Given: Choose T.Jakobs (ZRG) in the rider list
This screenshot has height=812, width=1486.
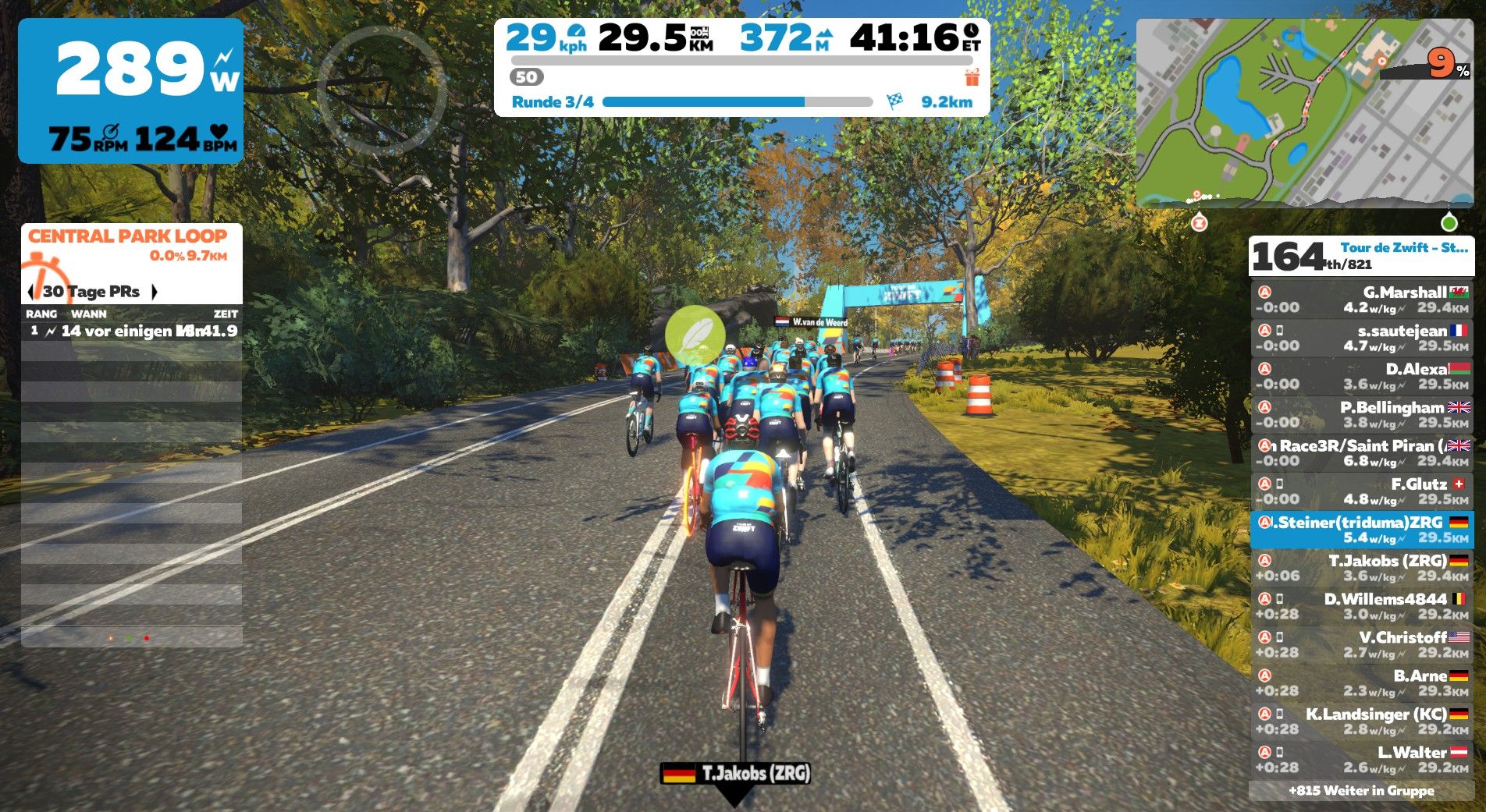Looking at the screenshot, I should (x=1361, y=568).
